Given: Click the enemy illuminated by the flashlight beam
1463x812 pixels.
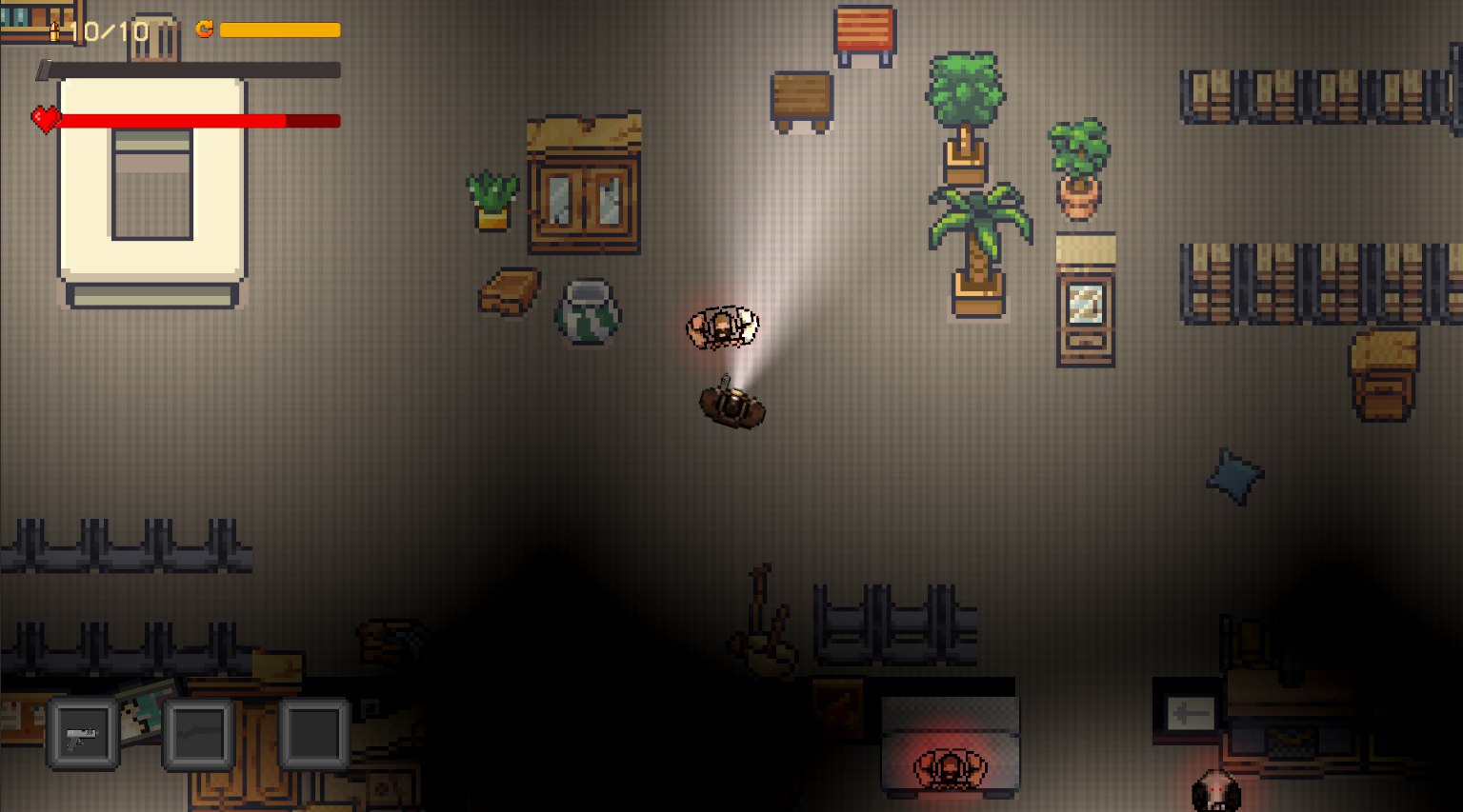Looking at the screenshot, I should coord(722,327).
